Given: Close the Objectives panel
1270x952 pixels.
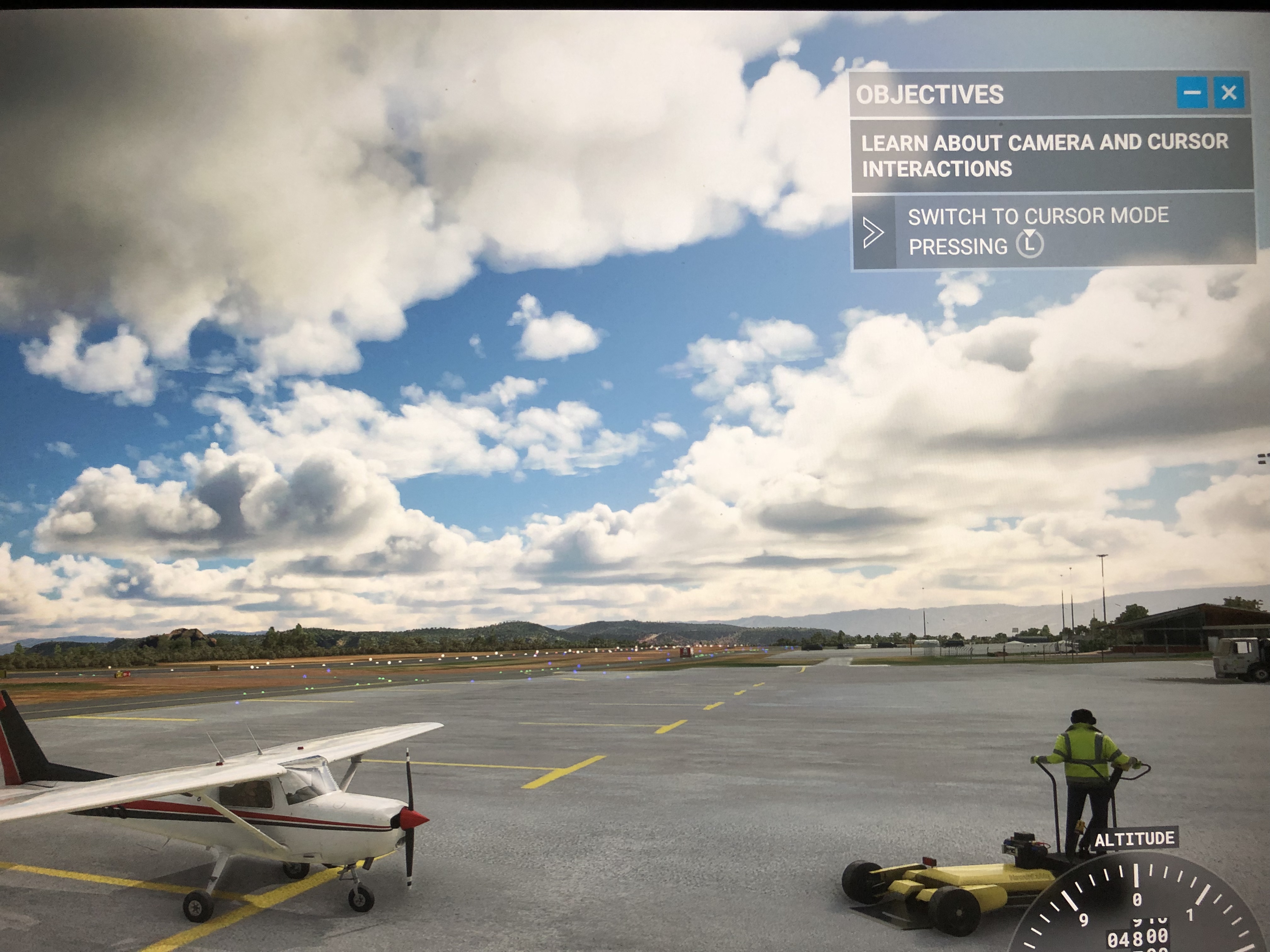Looking at the screenshot, I should pyautogui.click(x=1228, y=92).
